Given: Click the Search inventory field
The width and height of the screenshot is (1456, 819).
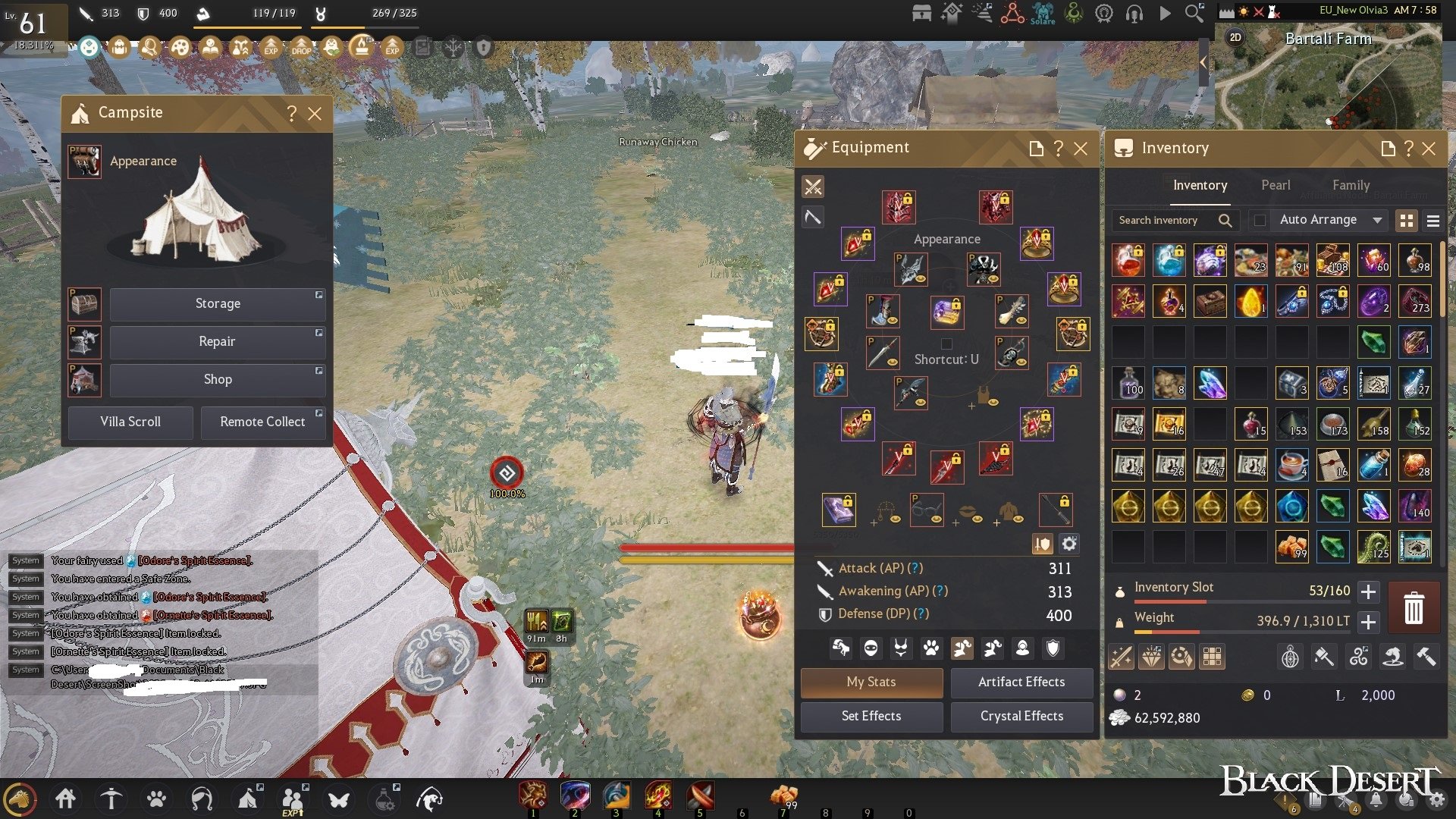Looking at the screenshot, I should 1164,220.
